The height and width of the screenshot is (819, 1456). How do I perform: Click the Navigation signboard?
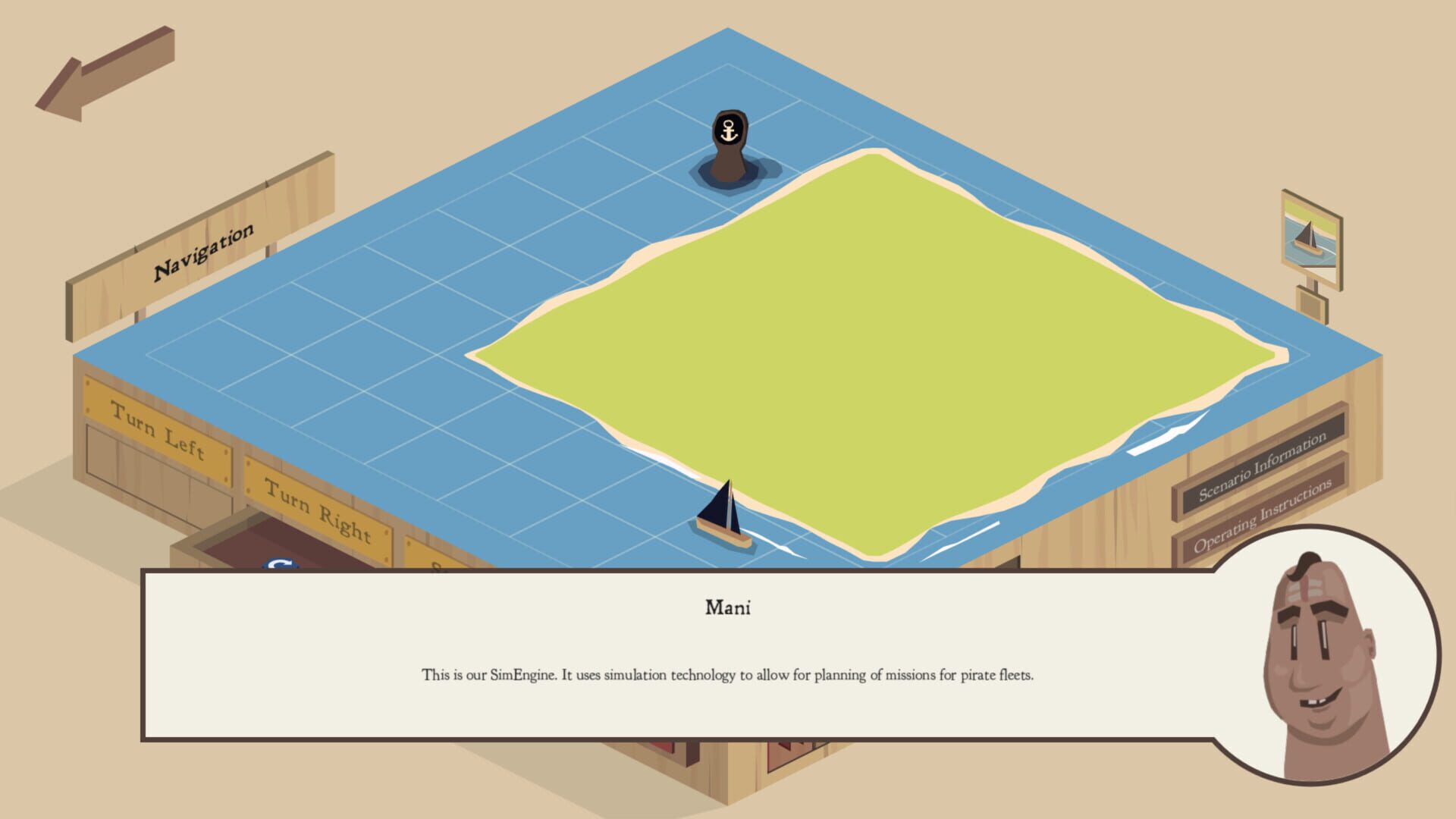click(x=205, y=250)
